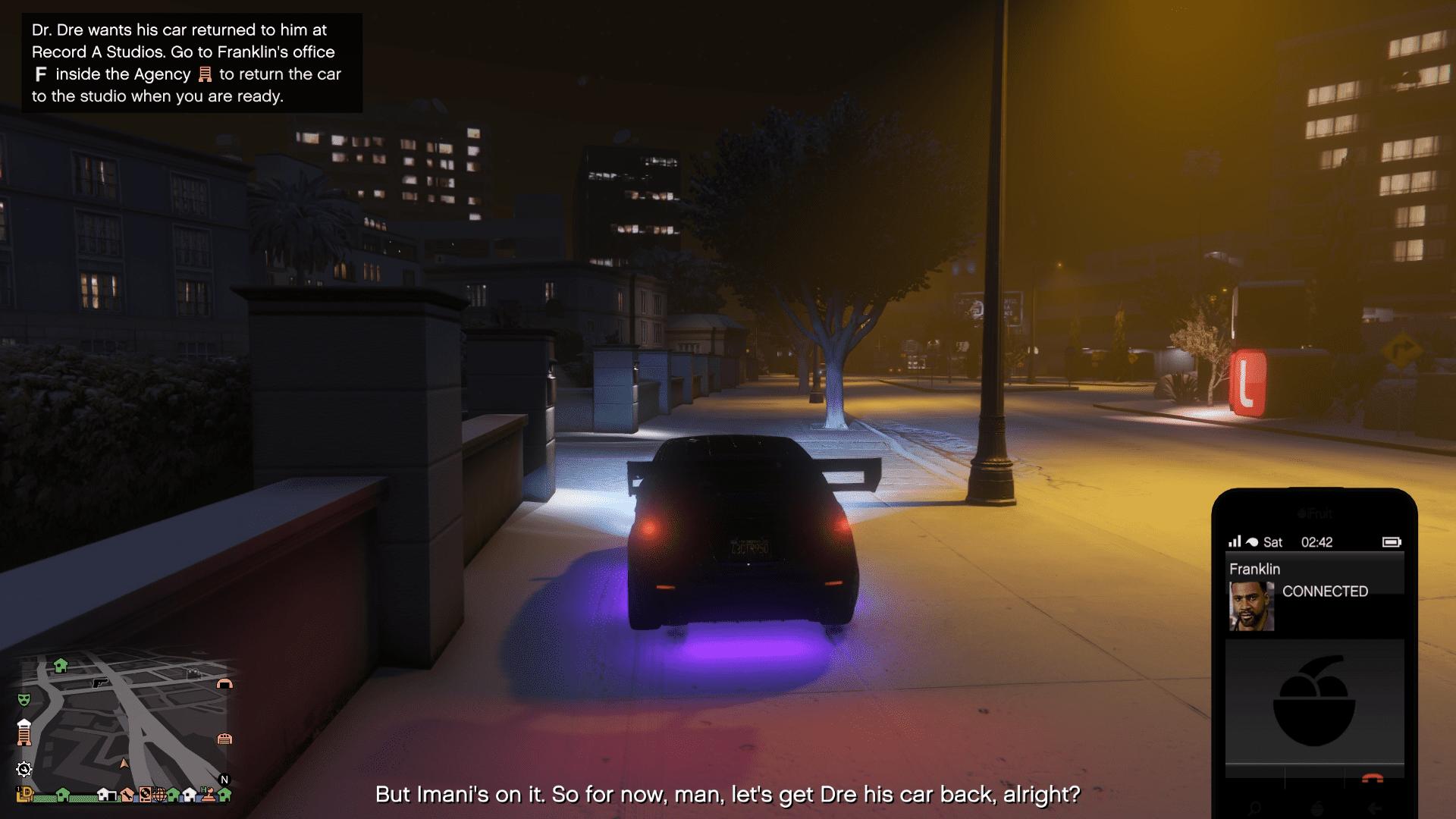Image resolution: width=1456 pixels, height=819 pixels.
Task: Select the orange joystick arcade blip
Action: pyautogui.click(x=207, y=795)
